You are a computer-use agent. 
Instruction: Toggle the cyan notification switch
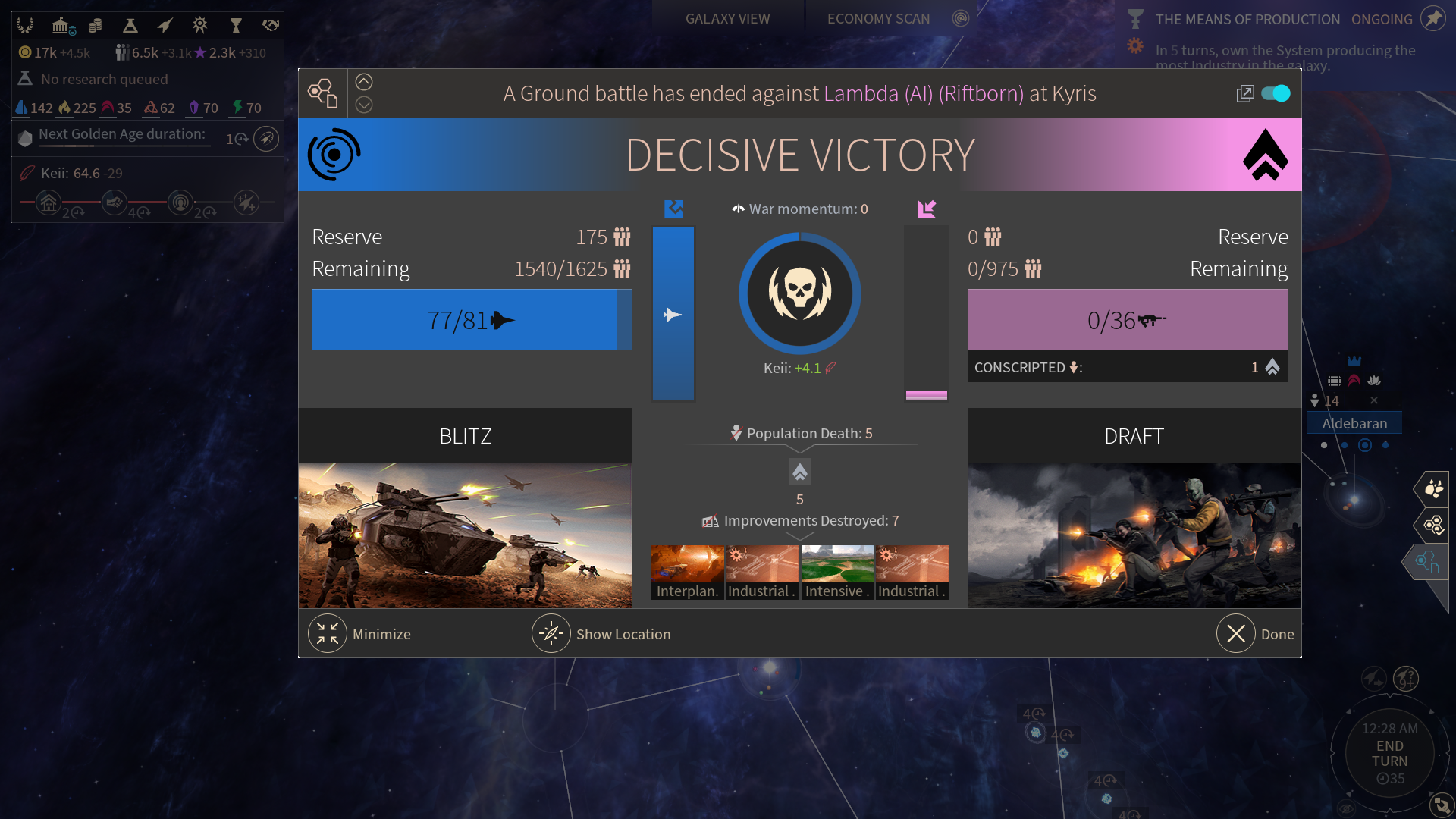[x=1276, y=93]
